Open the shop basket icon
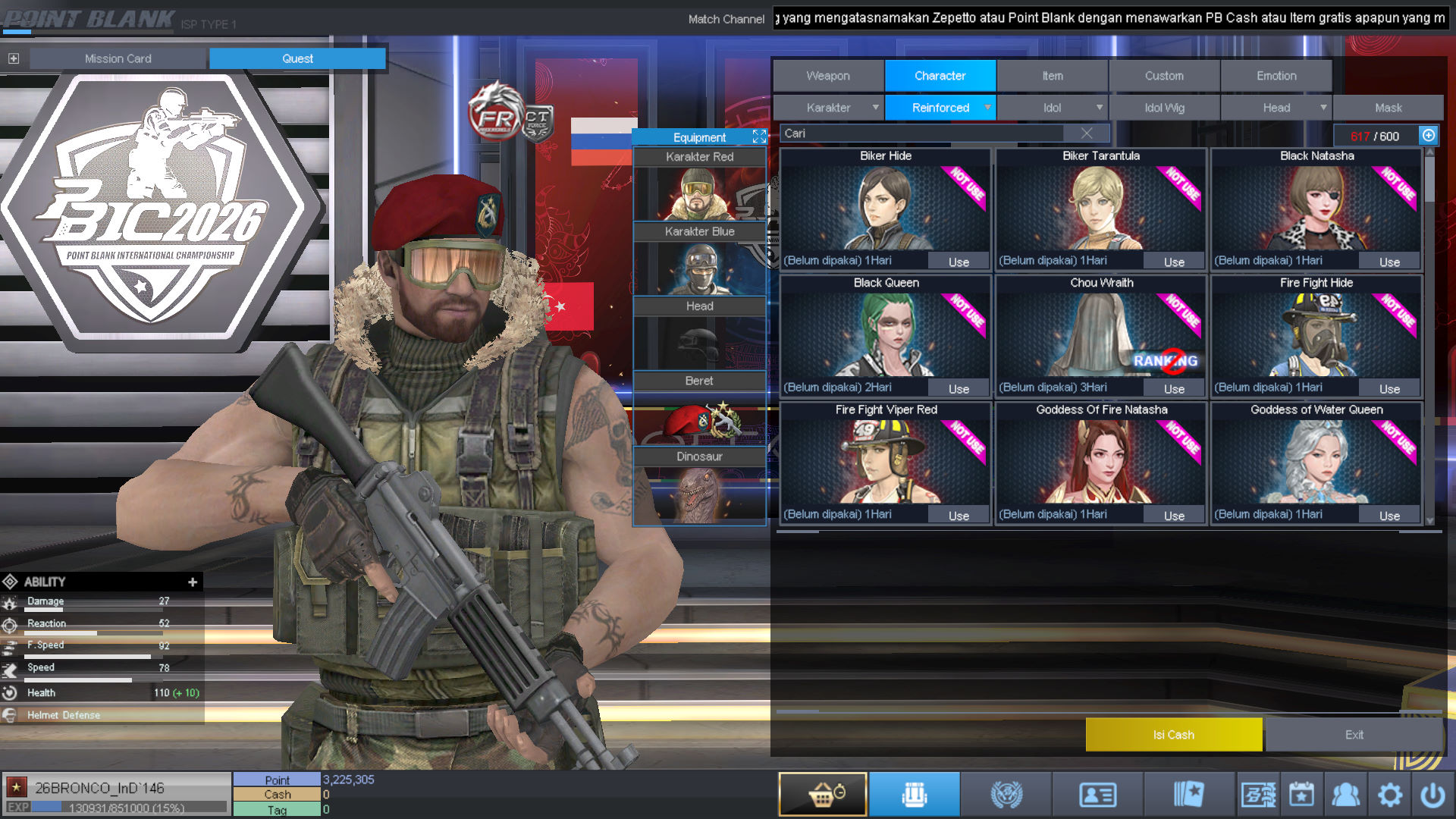The height and width of the screenshot is (819, 1456). pos(823,794)
